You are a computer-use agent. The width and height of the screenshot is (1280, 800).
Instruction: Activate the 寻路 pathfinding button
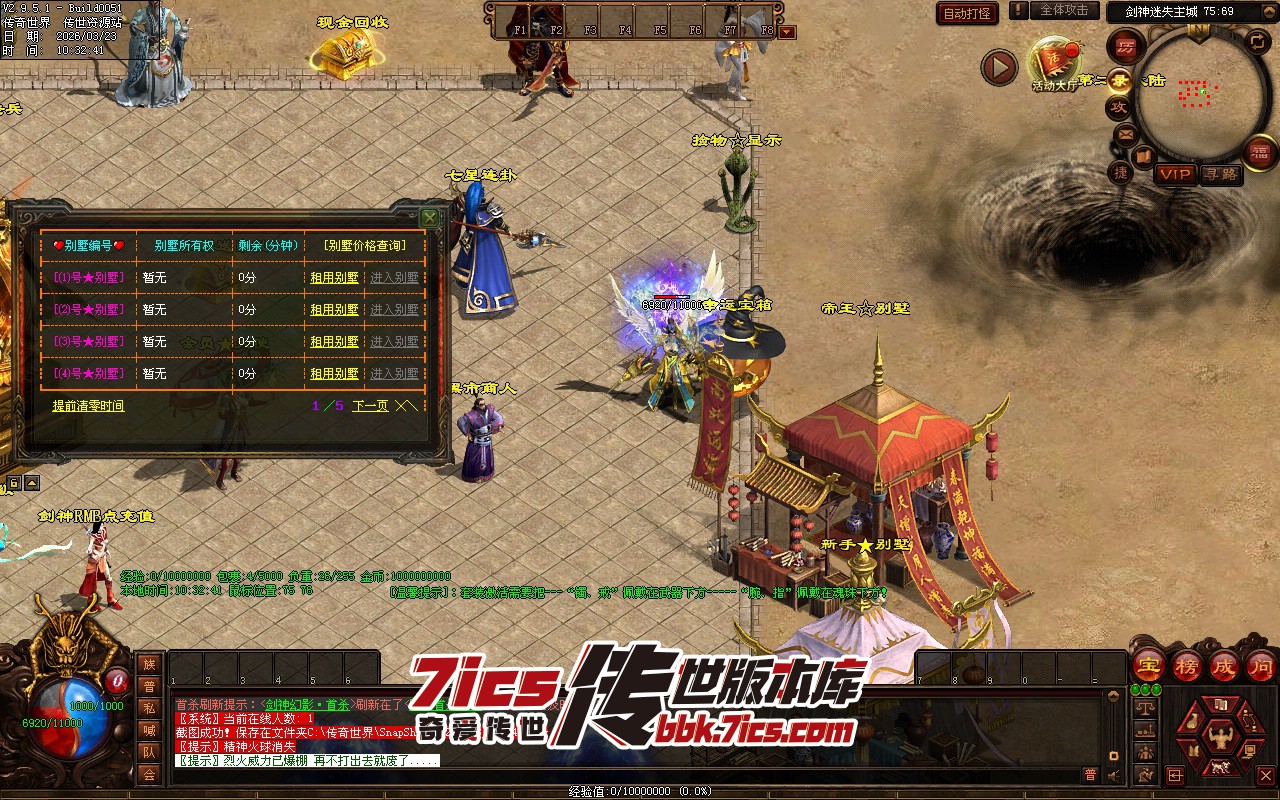coord(1220,174)
